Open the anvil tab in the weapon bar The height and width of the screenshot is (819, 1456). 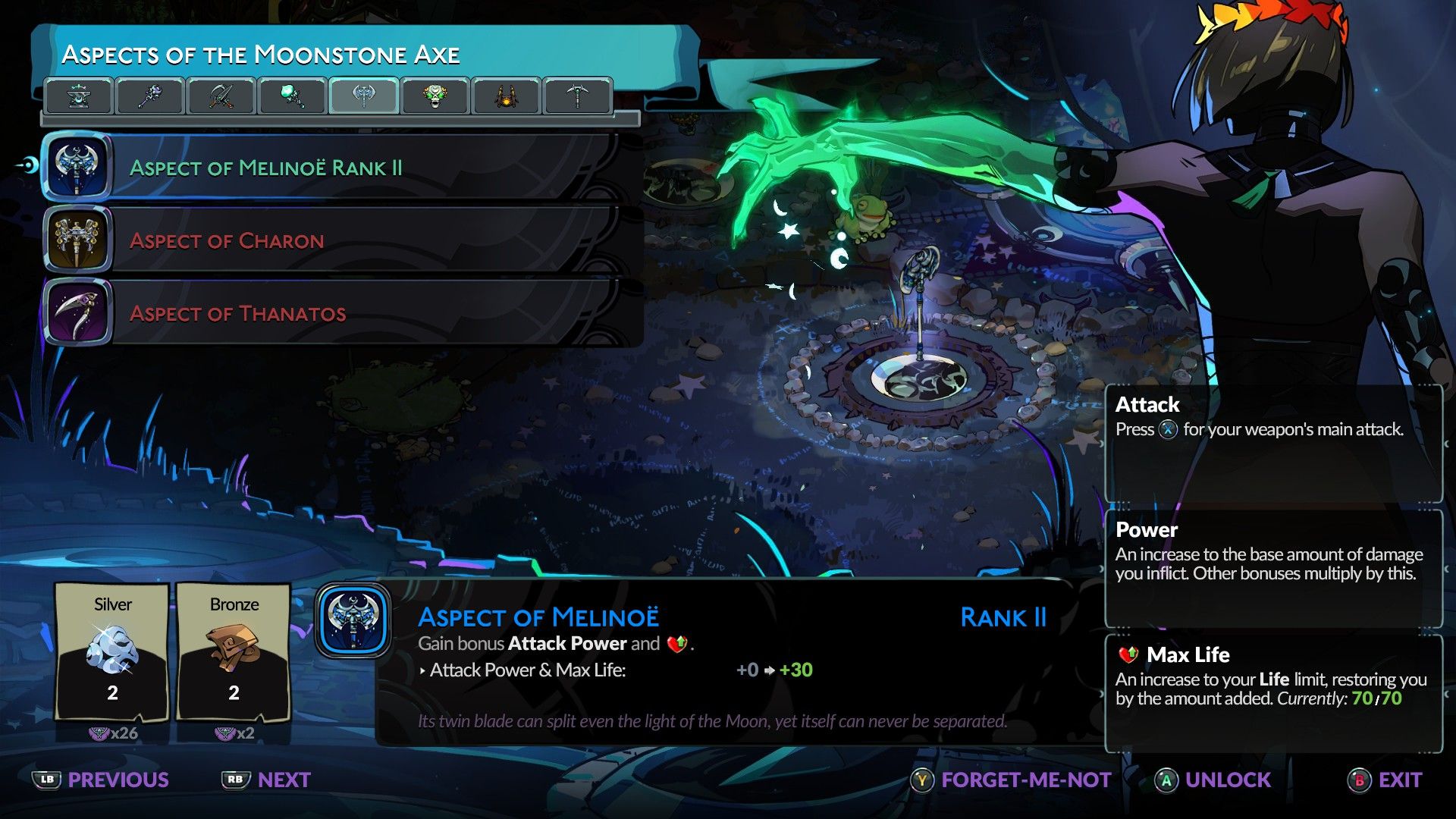(x=79, y=96)
